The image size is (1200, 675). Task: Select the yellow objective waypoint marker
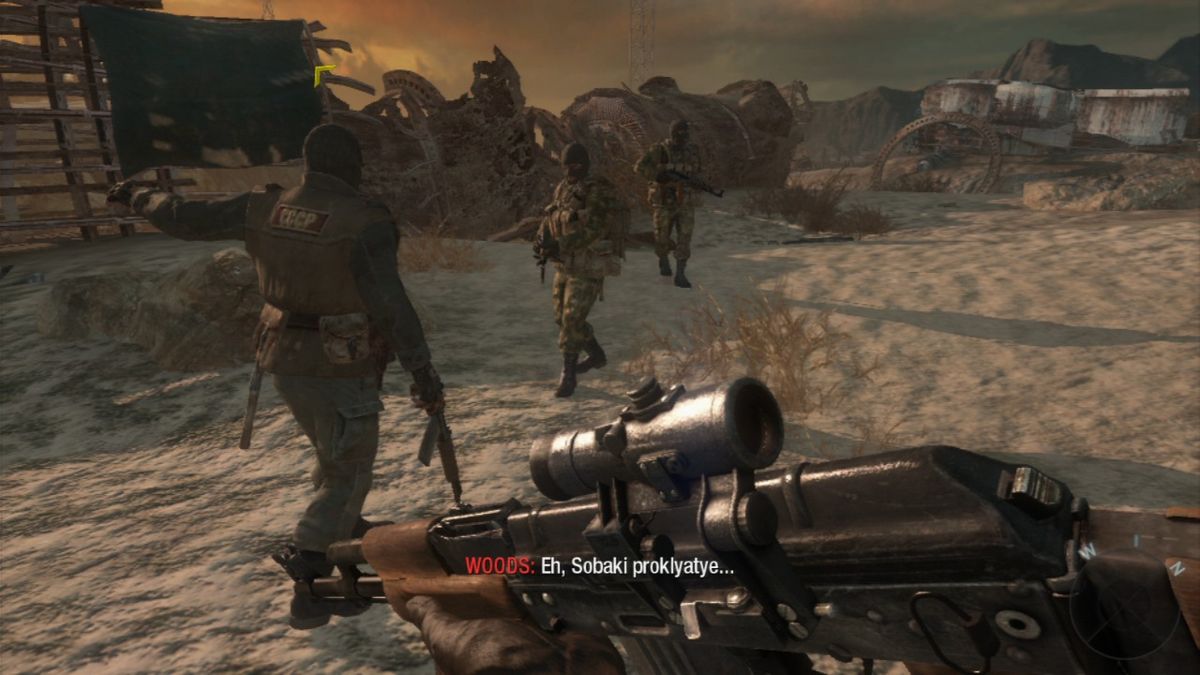pyautogui.click(x=324, y=76)
